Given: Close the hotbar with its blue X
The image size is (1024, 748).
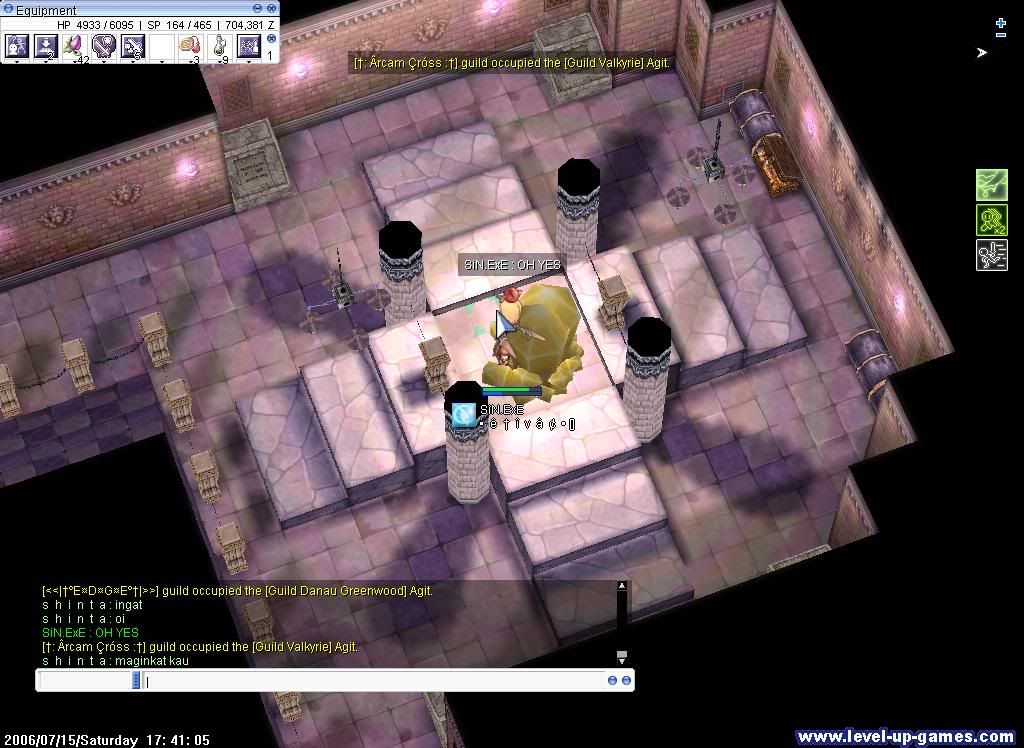Looking at the screenshot, I should tap(271, 39).
